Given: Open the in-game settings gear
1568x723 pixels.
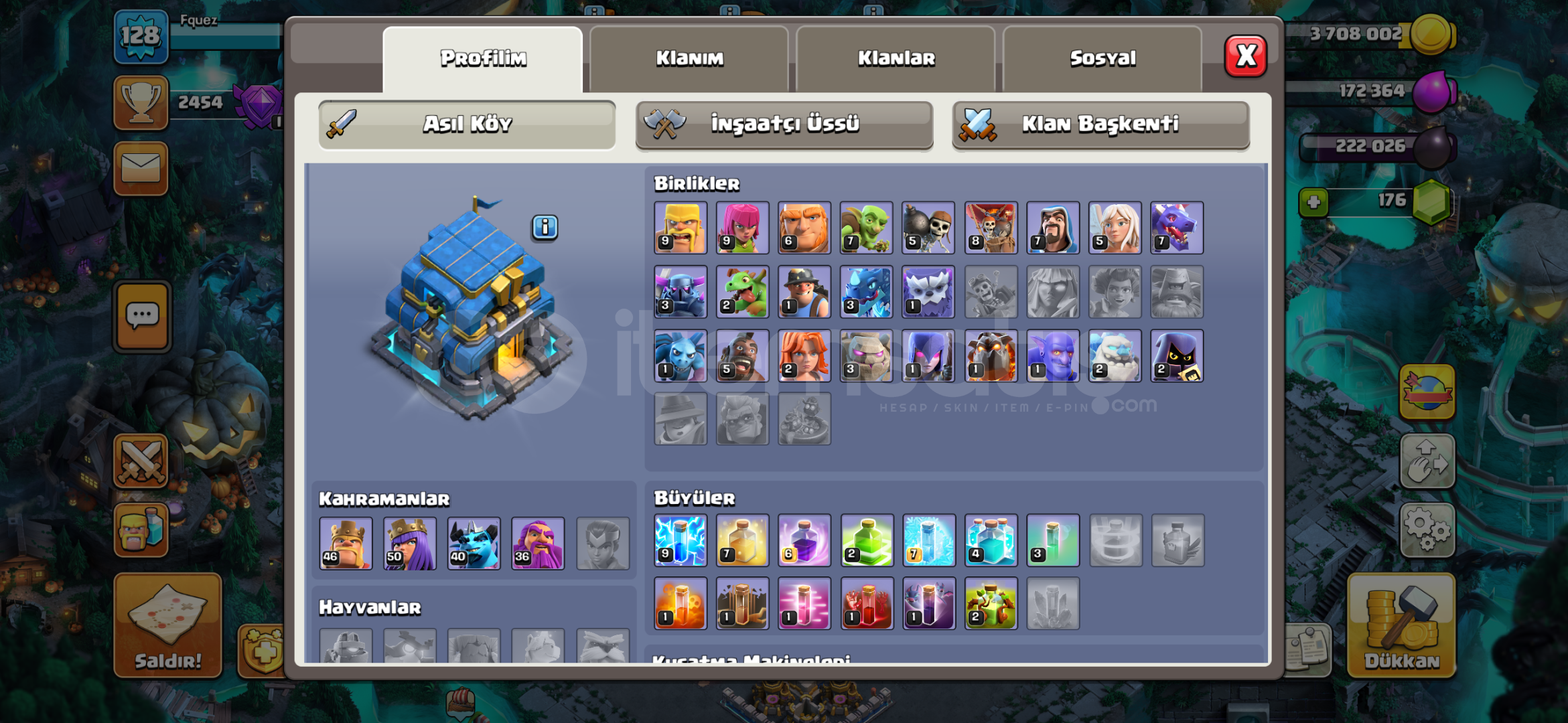Looking at the screenshot, I should pos(1427,529).
